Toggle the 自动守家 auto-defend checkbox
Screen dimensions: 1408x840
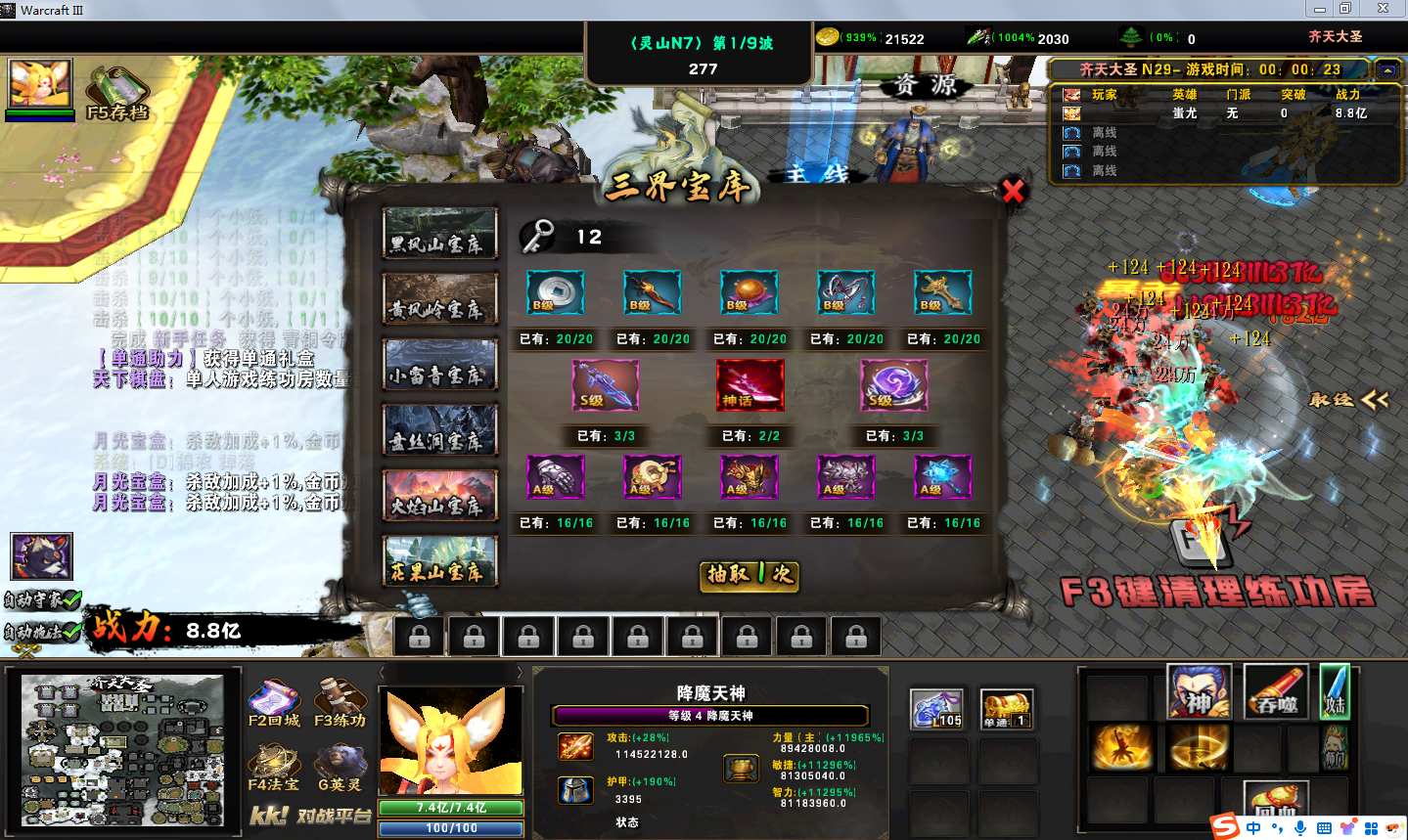click(x=42, y=599)
